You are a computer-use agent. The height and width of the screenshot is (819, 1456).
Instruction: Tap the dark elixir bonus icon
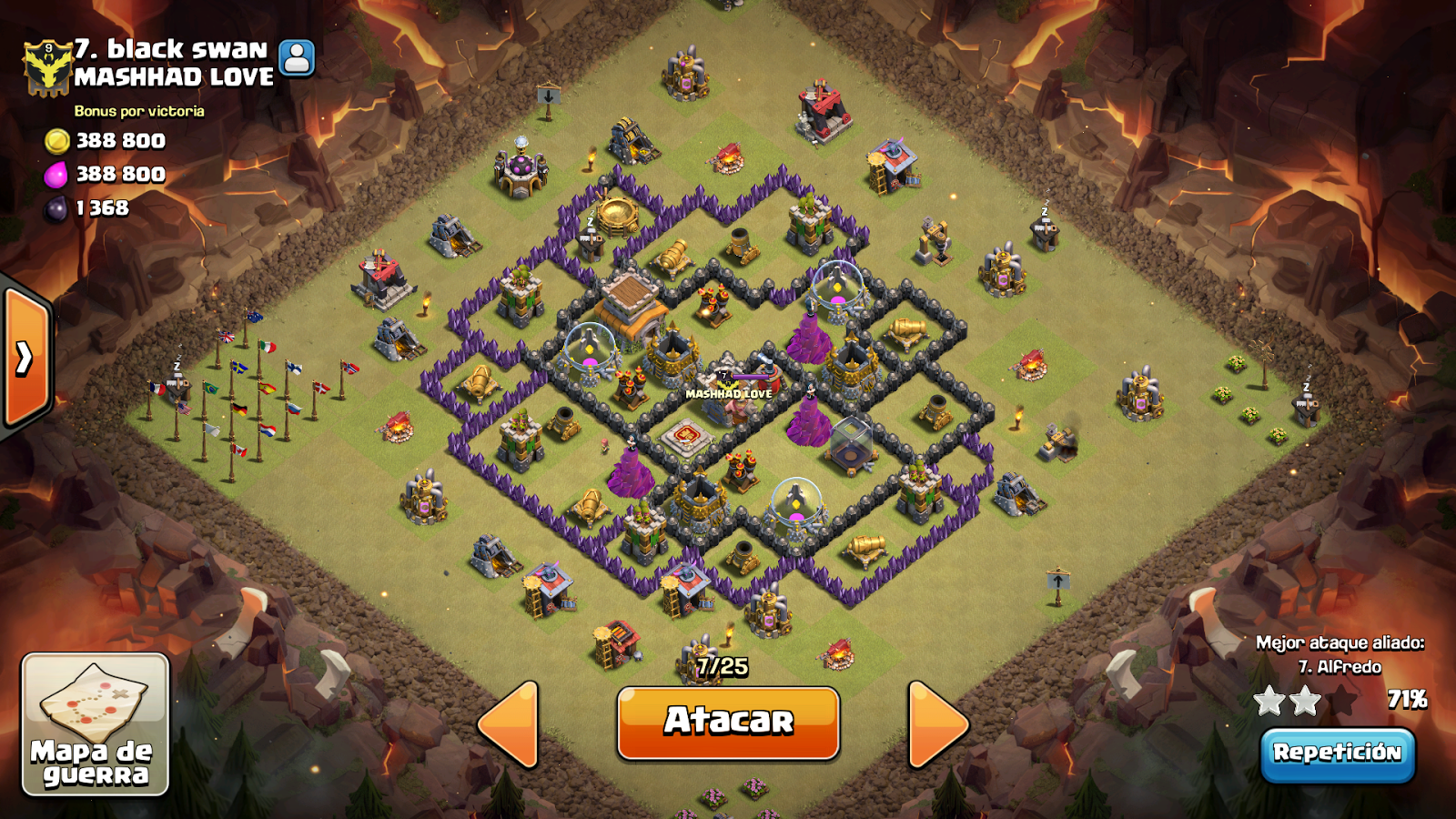pos(57,207)
